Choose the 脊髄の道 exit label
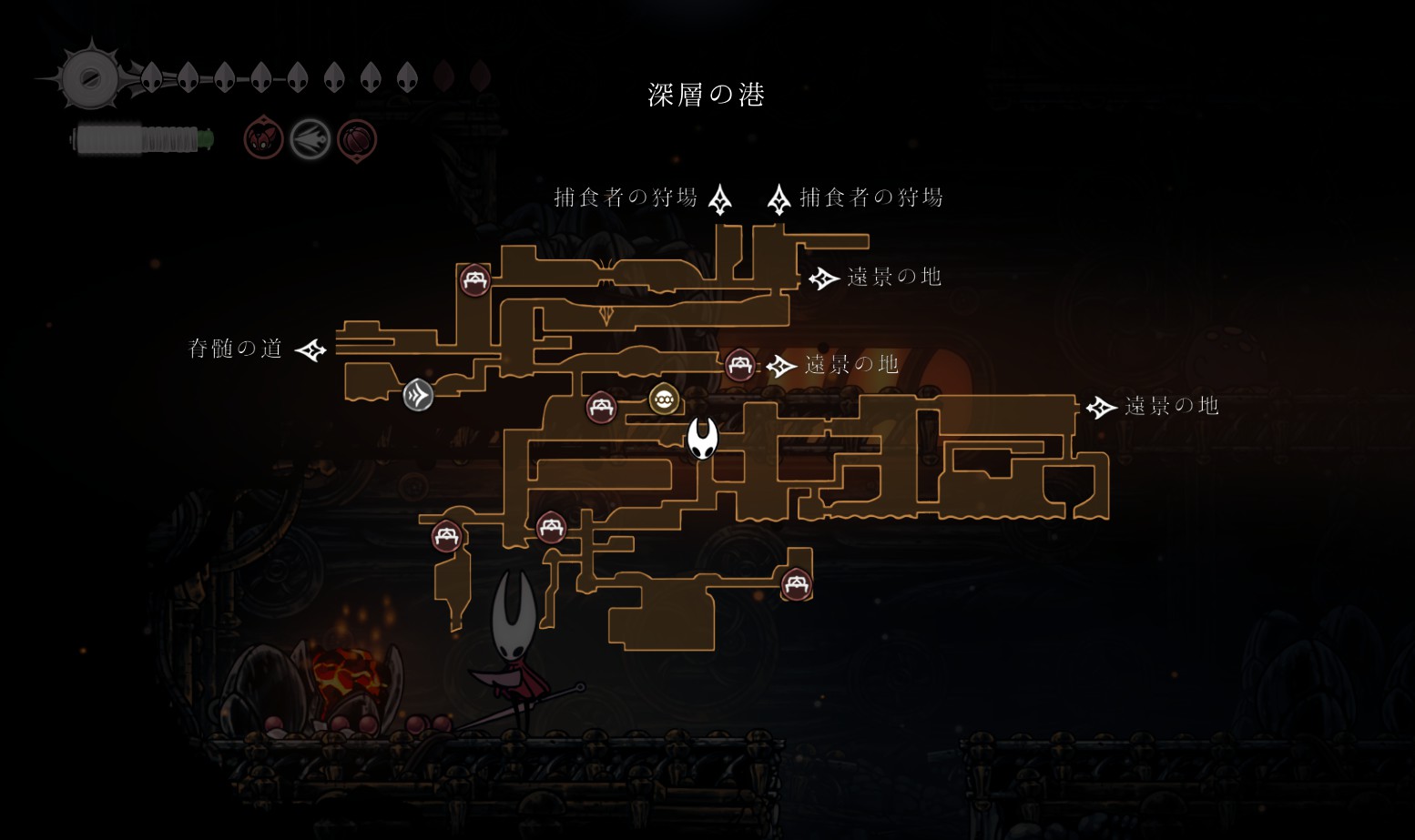 pos(236,349)
